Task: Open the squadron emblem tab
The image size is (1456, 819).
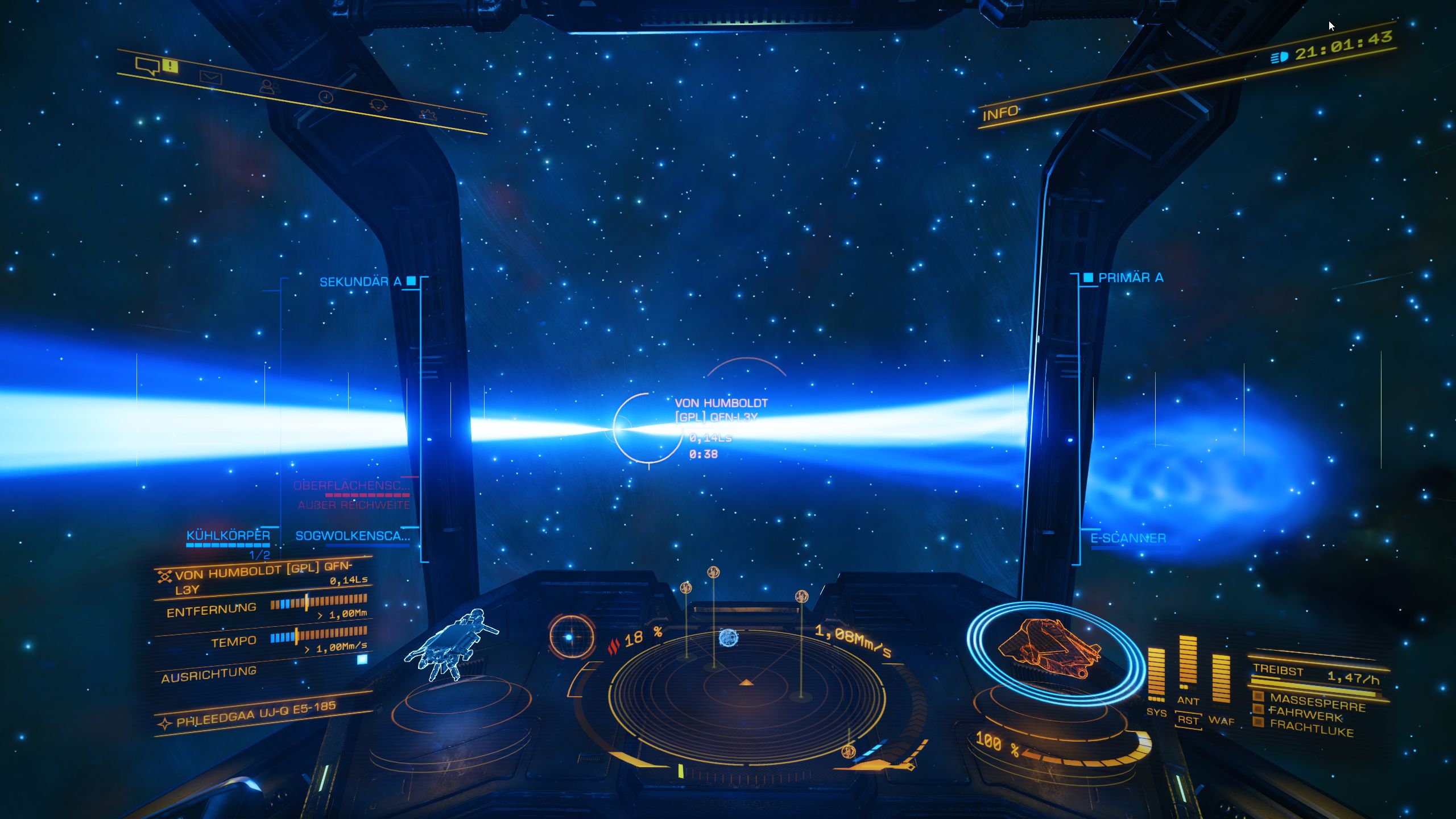Action: point(378,105)
